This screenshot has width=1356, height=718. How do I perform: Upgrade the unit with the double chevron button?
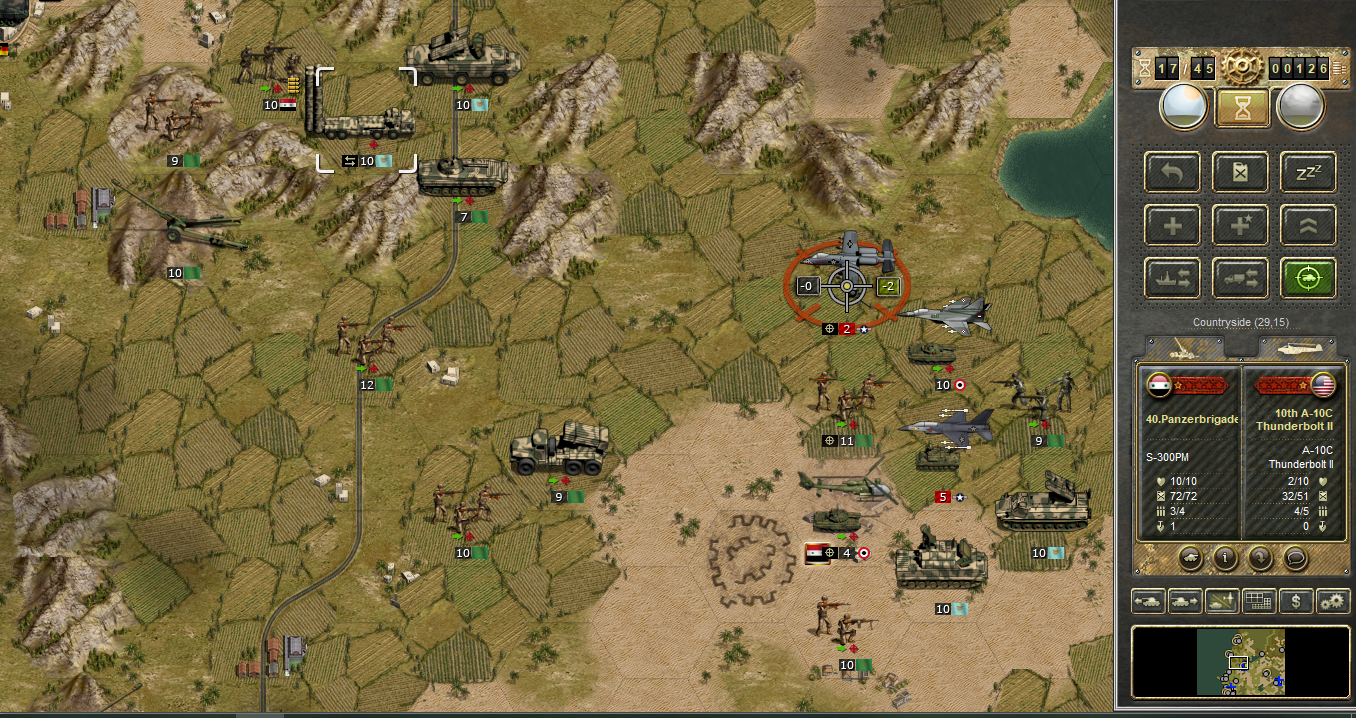[x=1308, y=226]
